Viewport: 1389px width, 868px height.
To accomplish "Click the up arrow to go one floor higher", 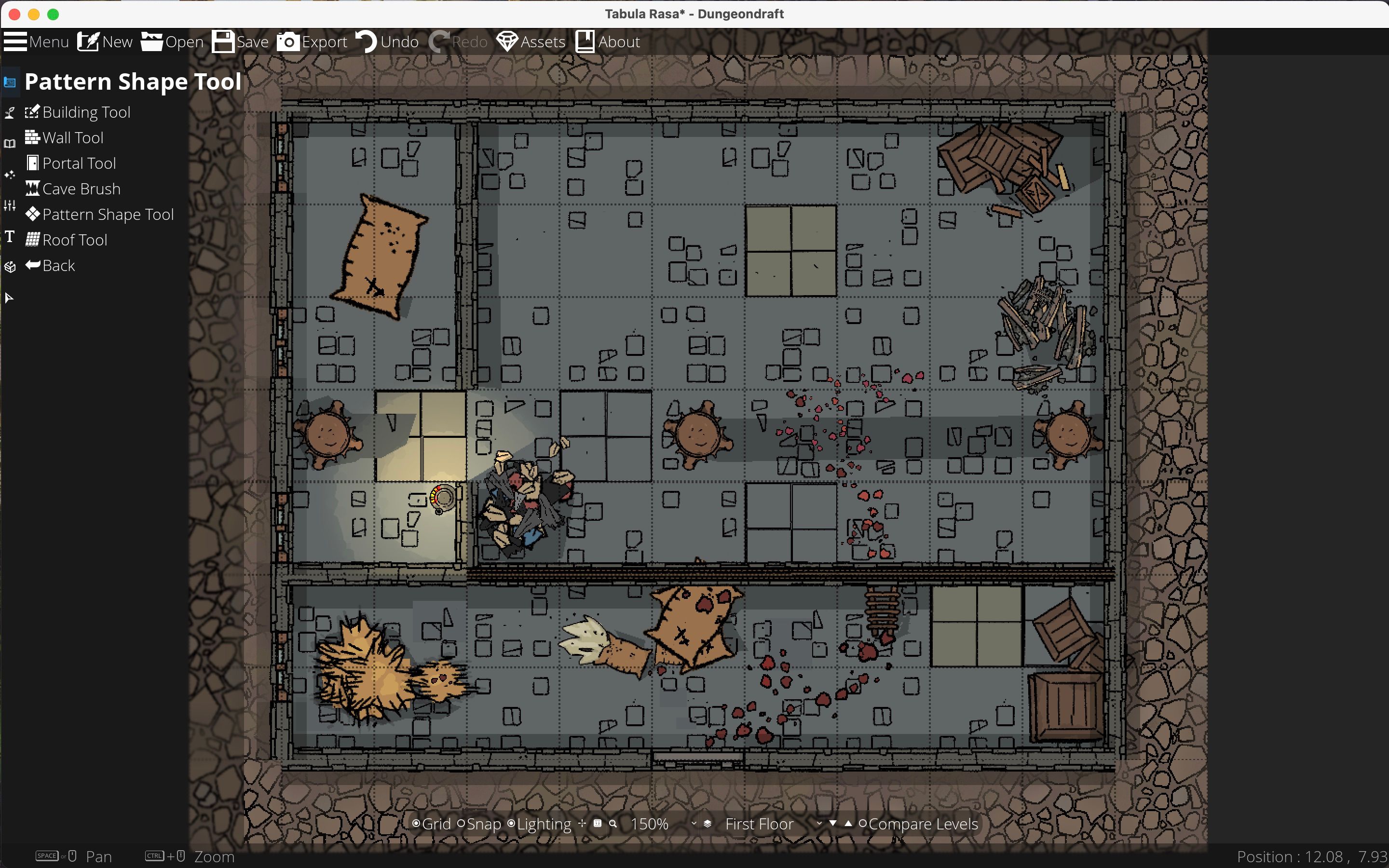I will click(848, 822).
